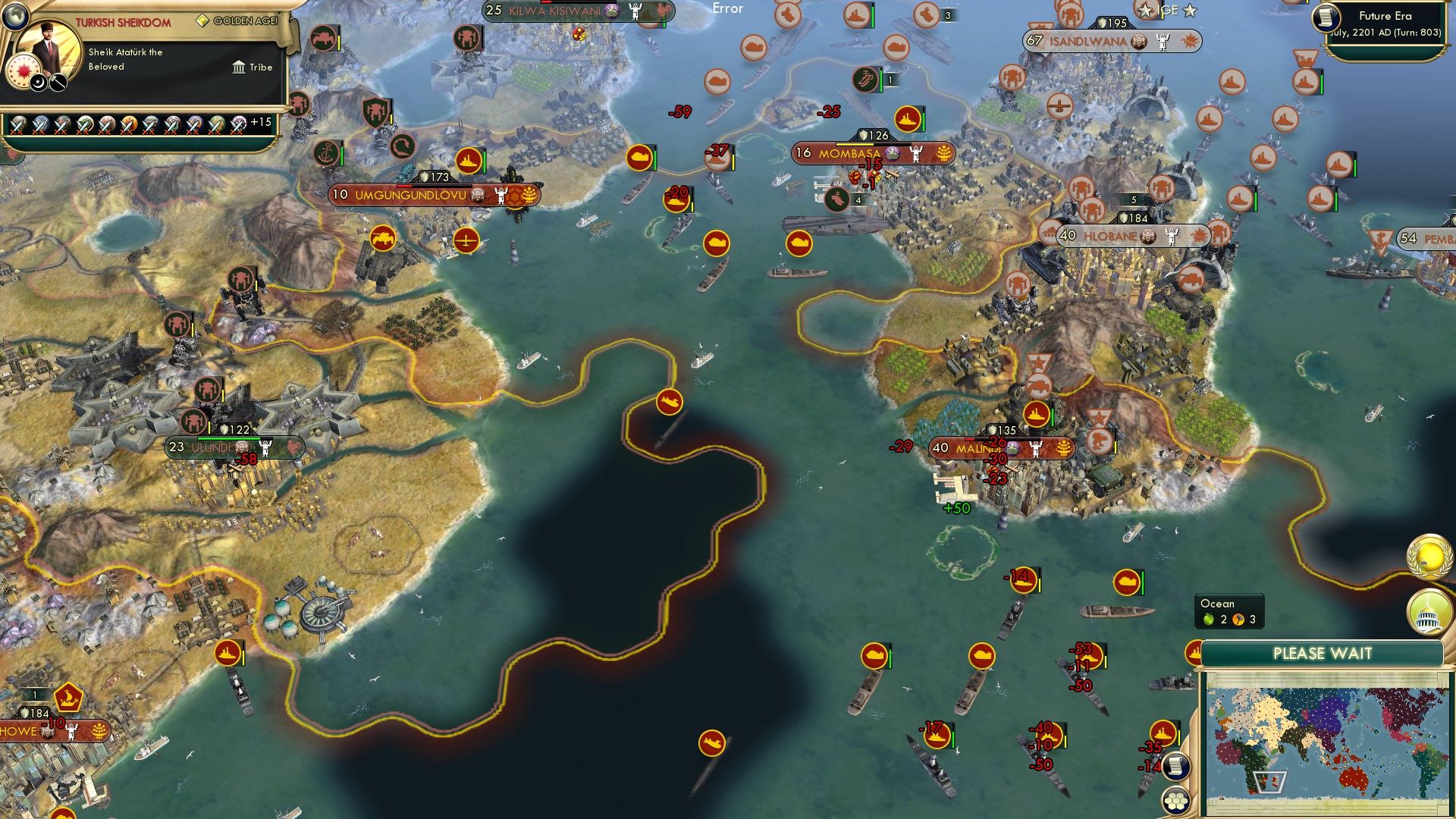The width and height of the screenshot is (1456, 819).
Task: Open diplomacy with the globe icon top-left
Action: pos(15,17)
